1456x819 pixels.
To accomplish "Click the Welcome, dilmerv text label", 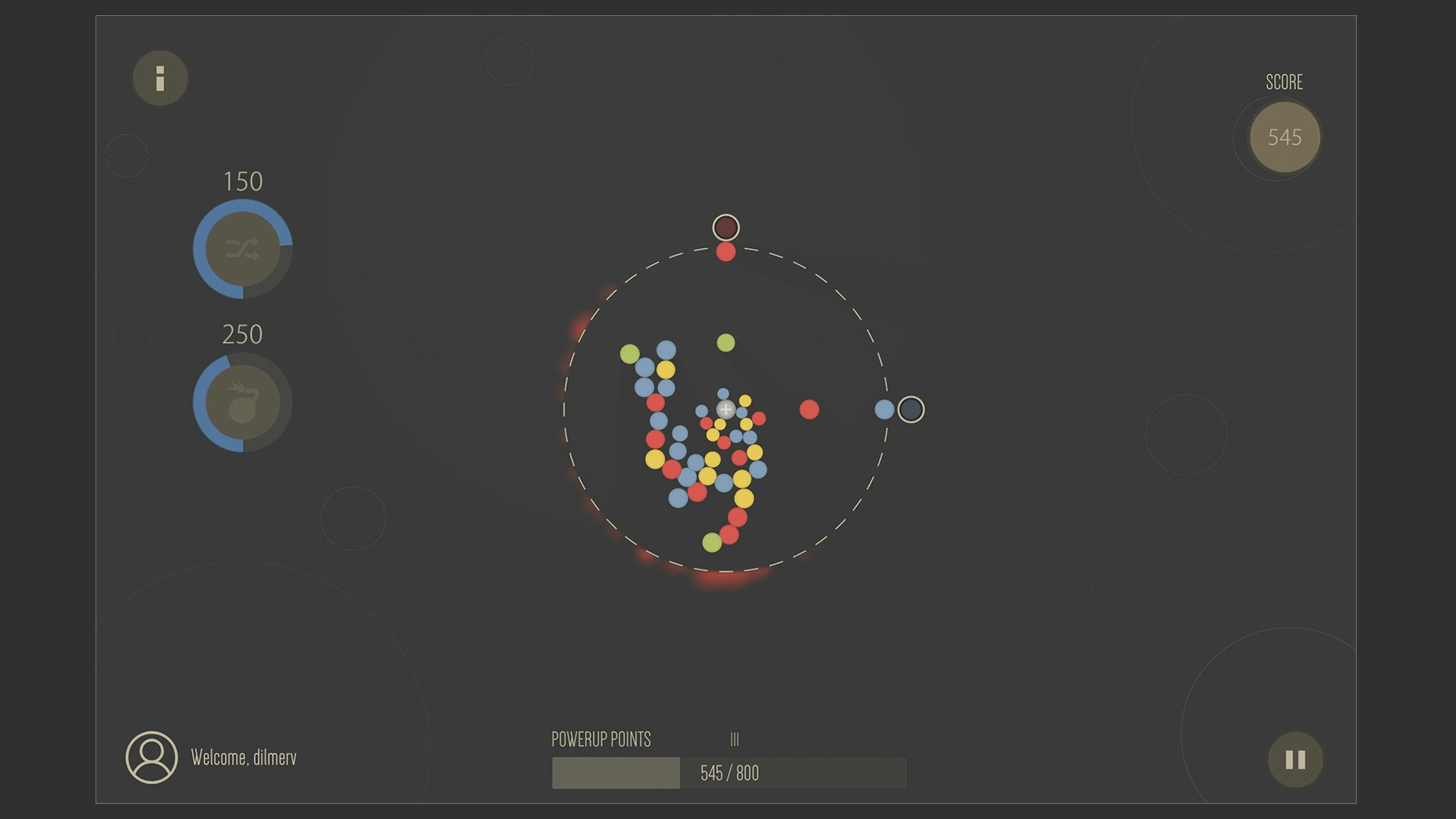I will (x=244, y=756).
